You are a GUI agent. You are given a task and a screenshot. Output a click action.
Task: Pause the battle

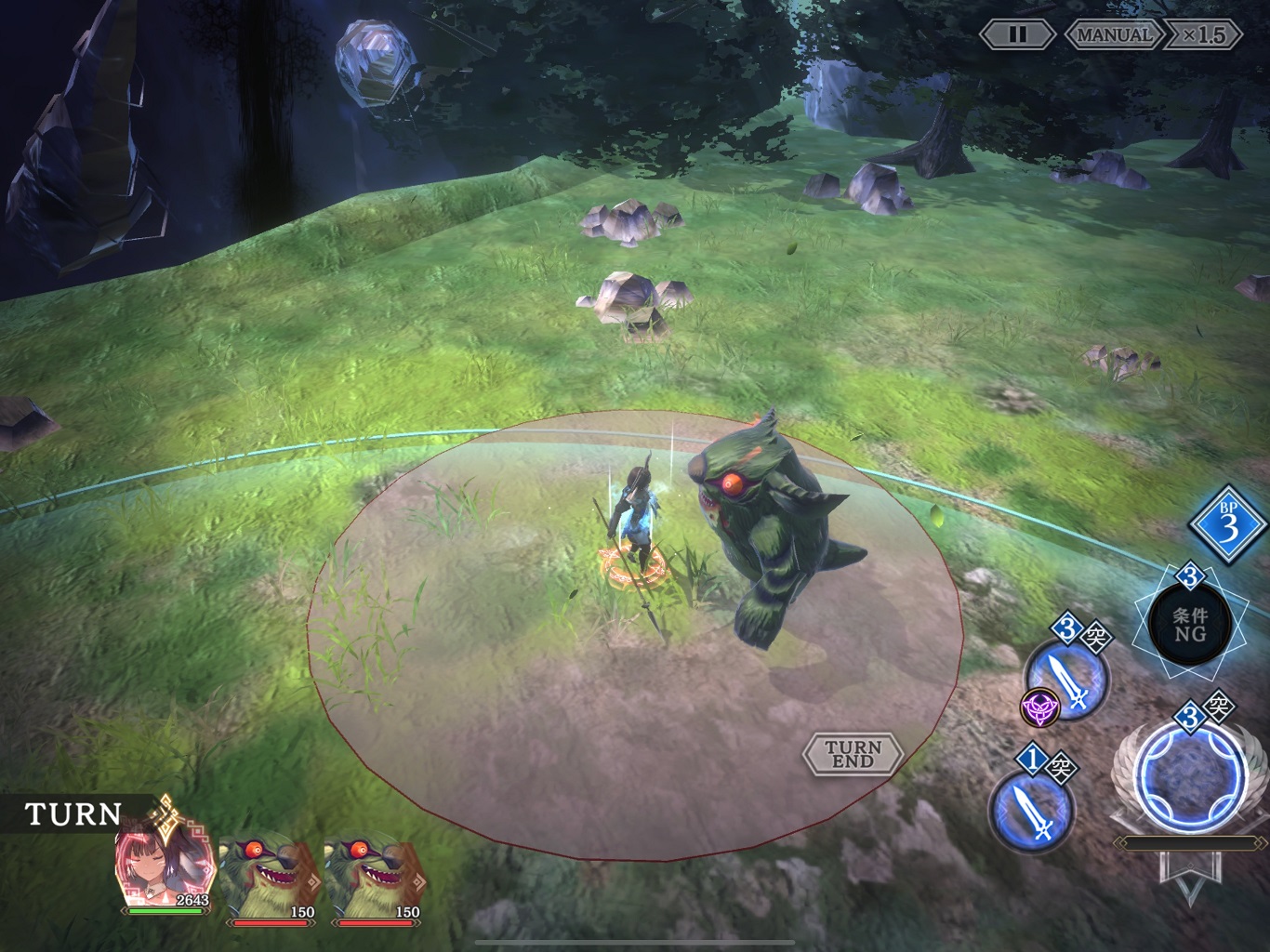(1017, 35)
